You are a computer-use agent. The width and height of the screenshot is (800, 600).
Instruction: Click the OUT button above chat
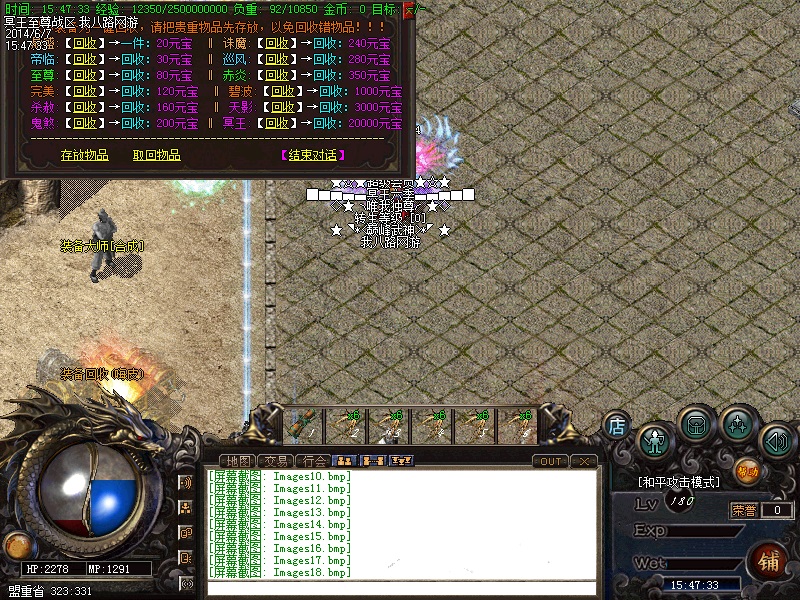(x=550, y=461)
